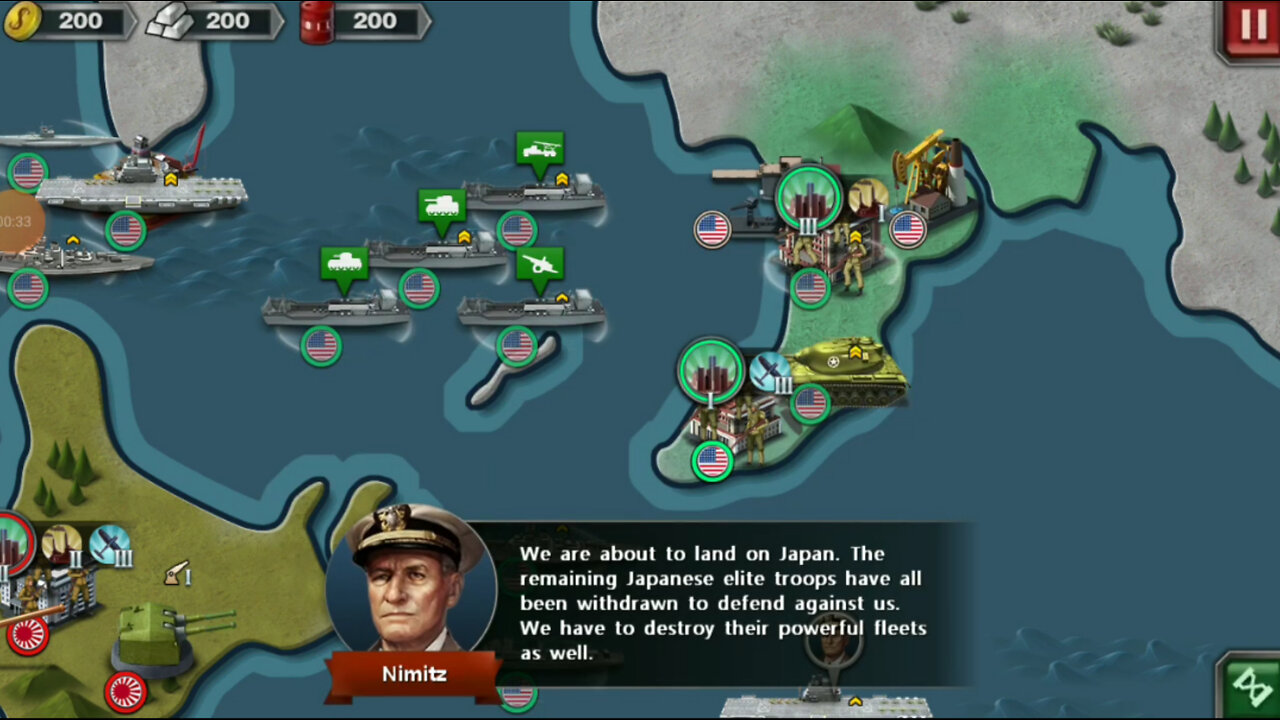Select the US flag marker on the carrier

coord(127,228)
